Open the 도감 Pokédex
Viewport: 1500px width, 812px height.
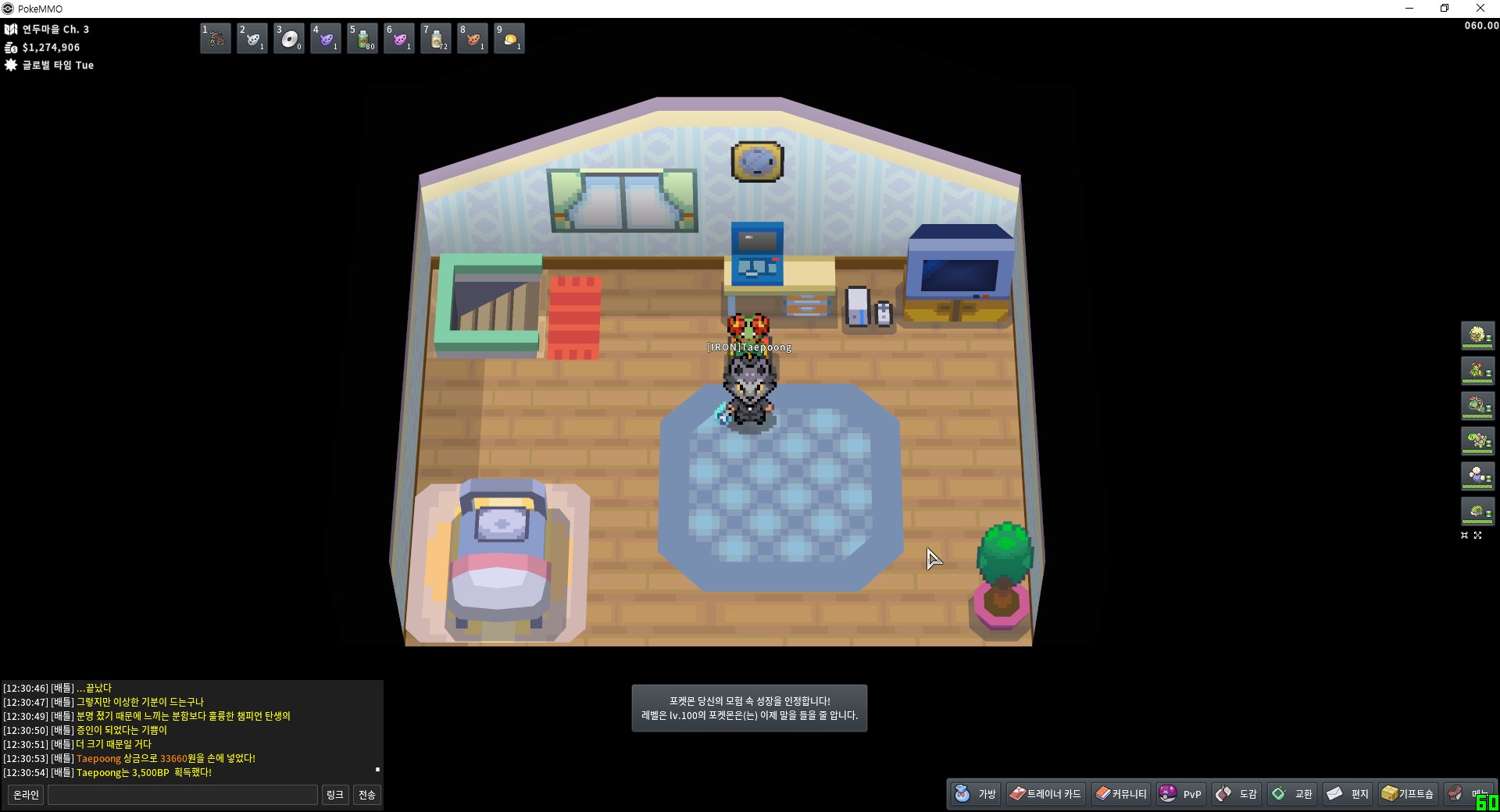[x=1237, y=794]
